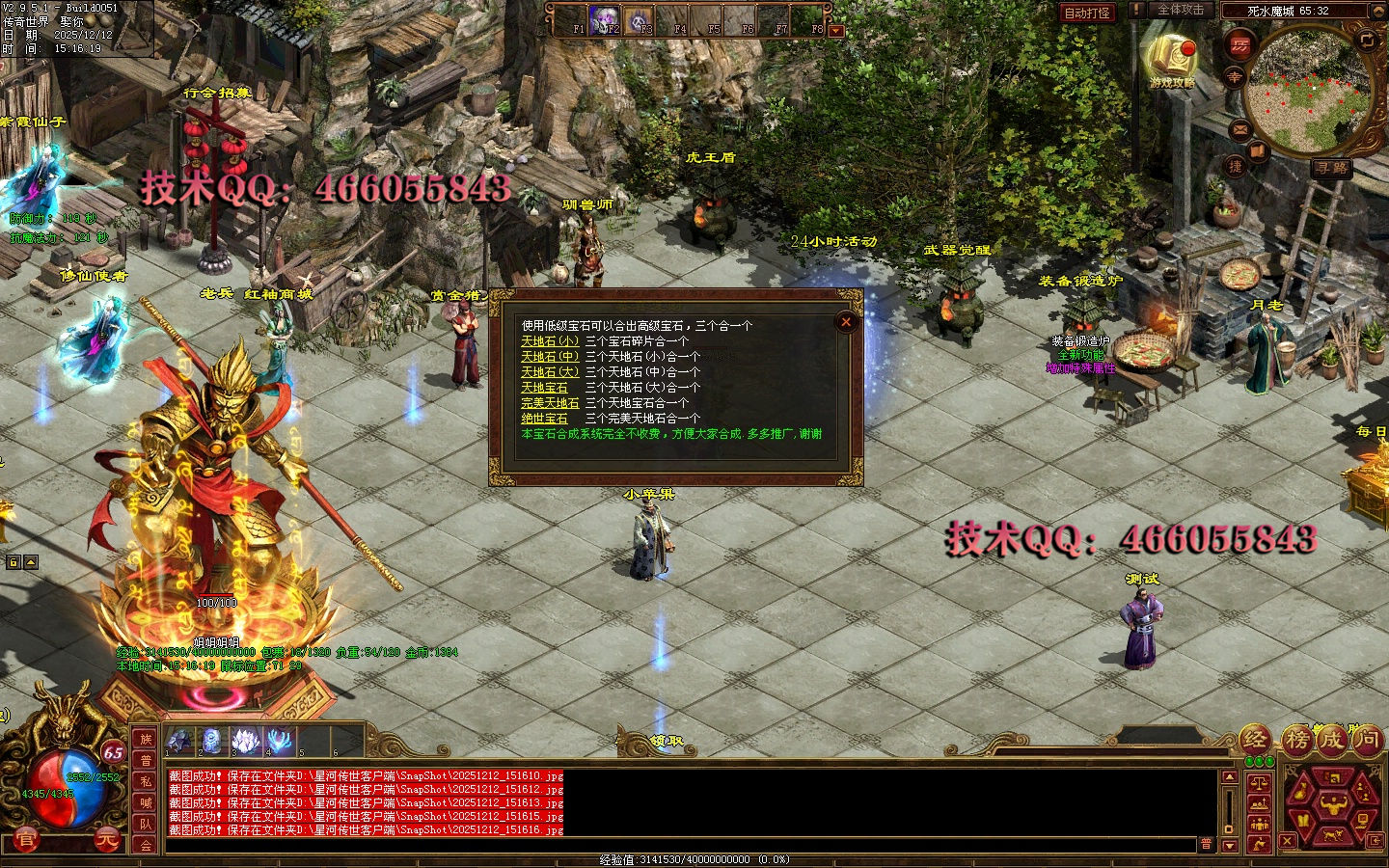The height and width of the screenshot is (868, 1389).
Task: Pick the 绝世宝石 synthesis option
Action: tap(544, 419)
